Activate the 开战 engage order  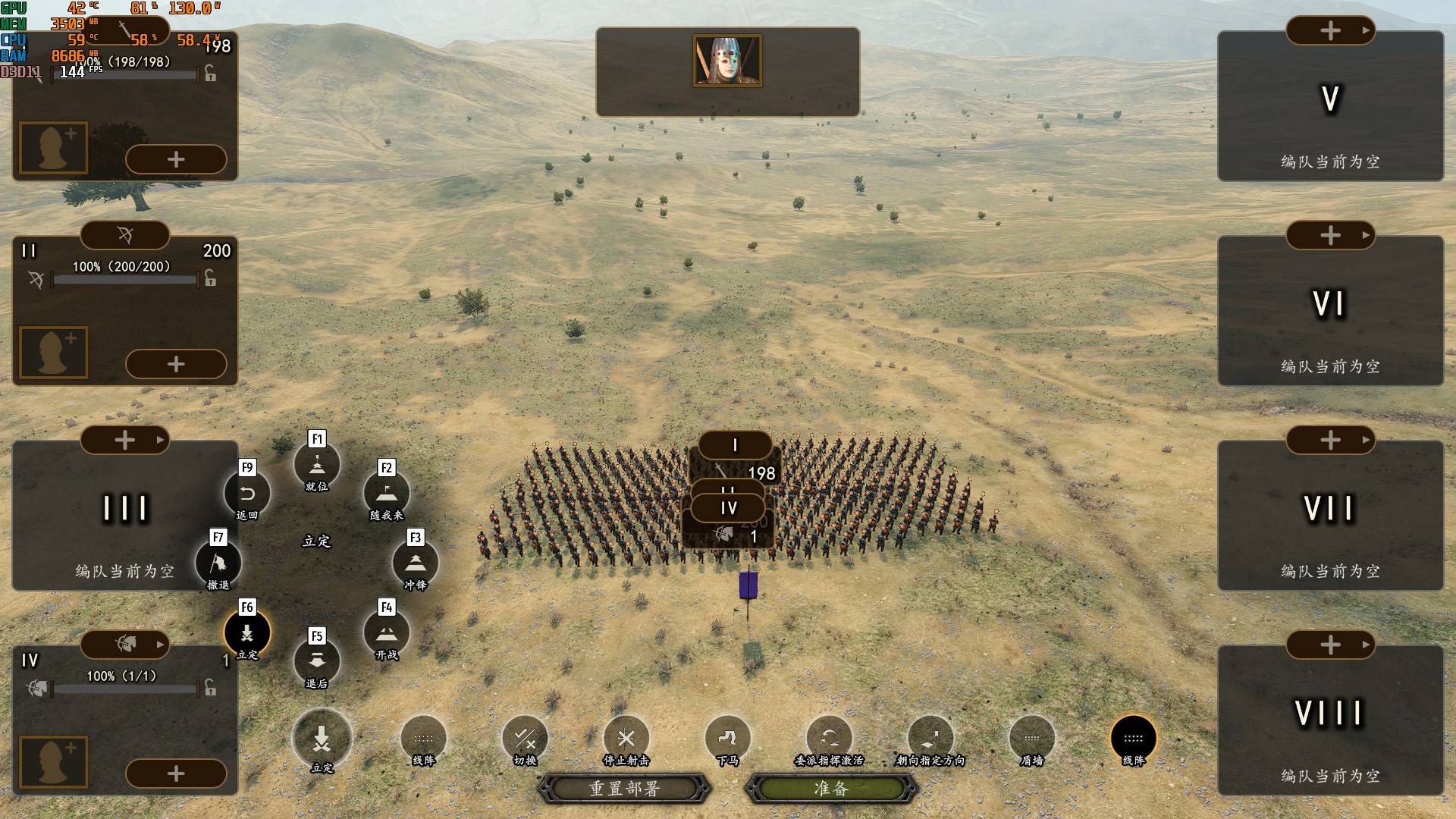click(387, 633)
